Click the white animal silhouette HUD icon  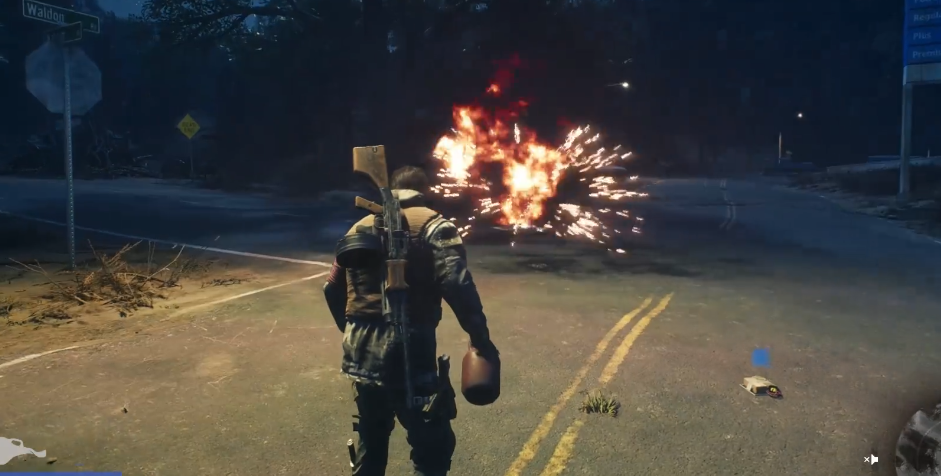[x=21, y=451]
